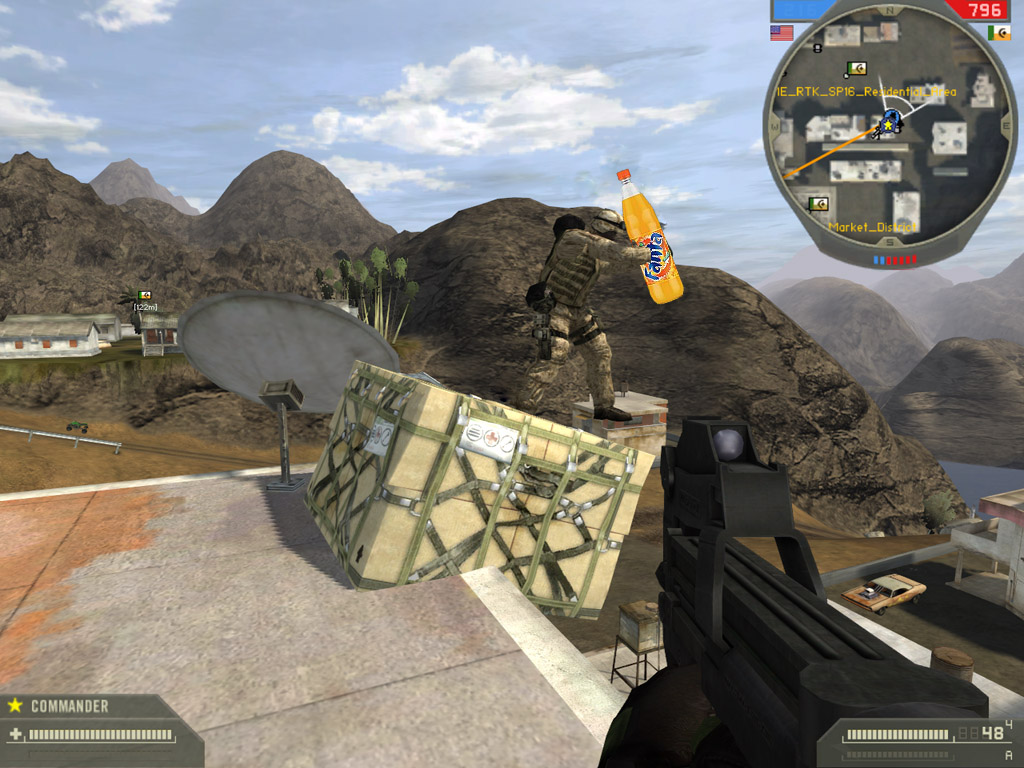Click the minimap's north compass marker

click(x=890, y=9)
